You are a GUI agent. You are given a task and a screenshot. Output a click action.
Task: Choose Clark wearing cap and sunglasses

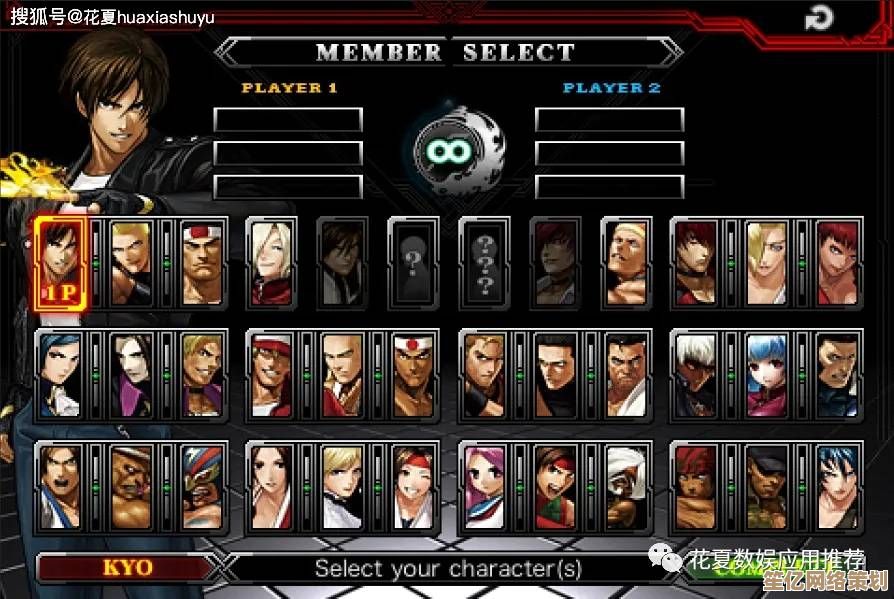pos(768,486)
